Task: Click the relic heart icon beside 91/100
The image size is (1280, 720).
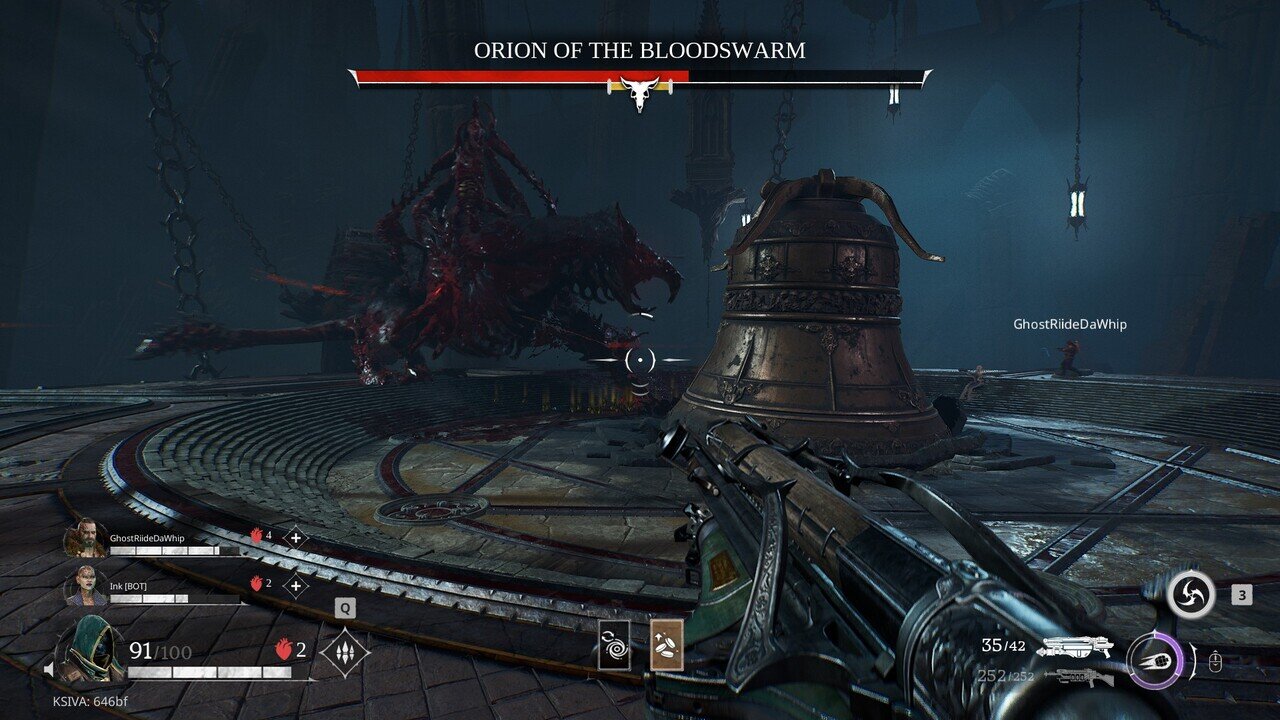Action: [x=283, y=651]
